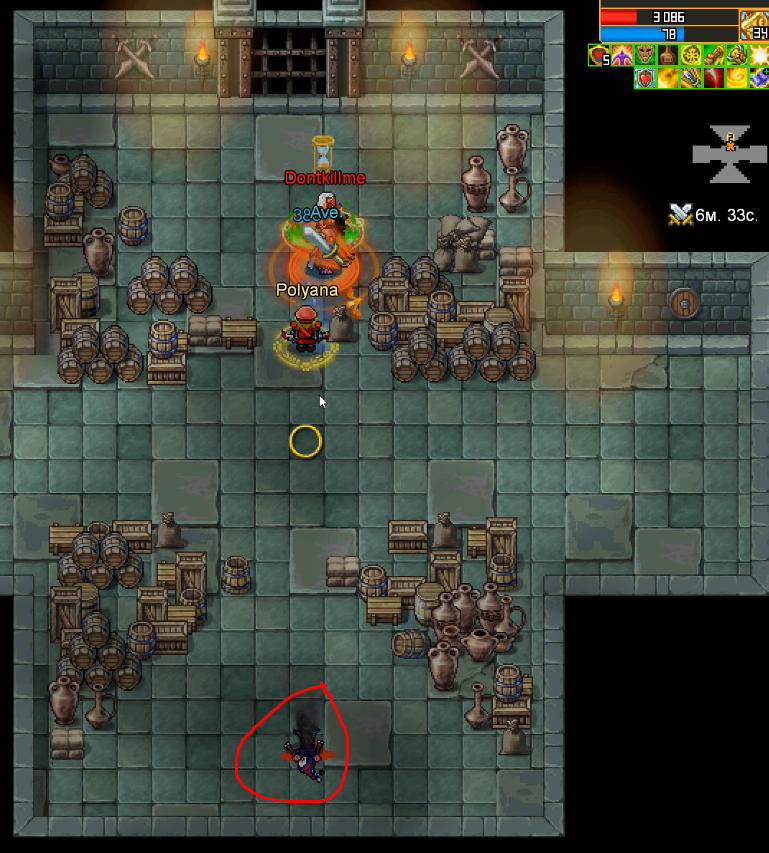Inspect the heart shield buff with counter 5
769x853 pixels.
[x=599, y=56]
